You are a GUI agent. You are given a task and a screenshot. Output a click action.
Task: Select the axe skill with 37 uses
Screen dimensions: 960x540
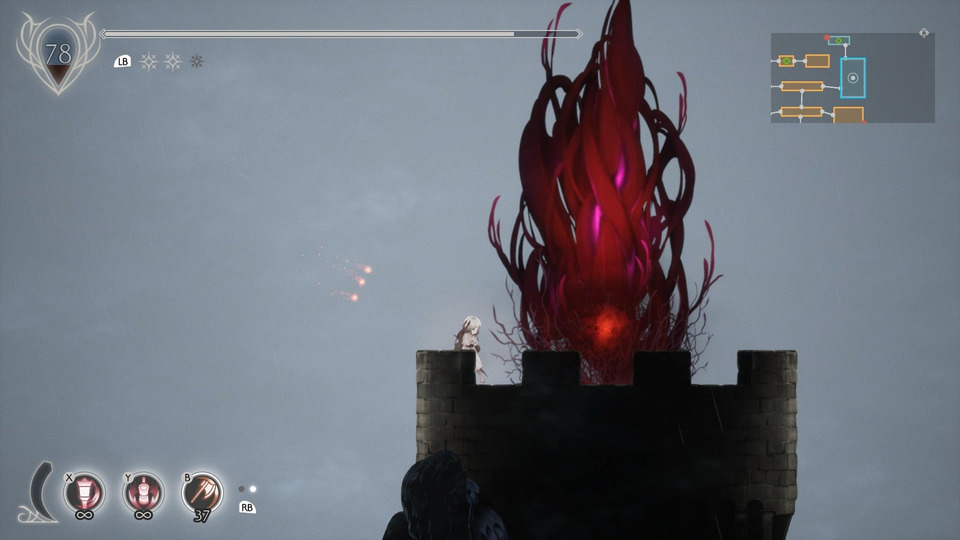pos(203,492)
